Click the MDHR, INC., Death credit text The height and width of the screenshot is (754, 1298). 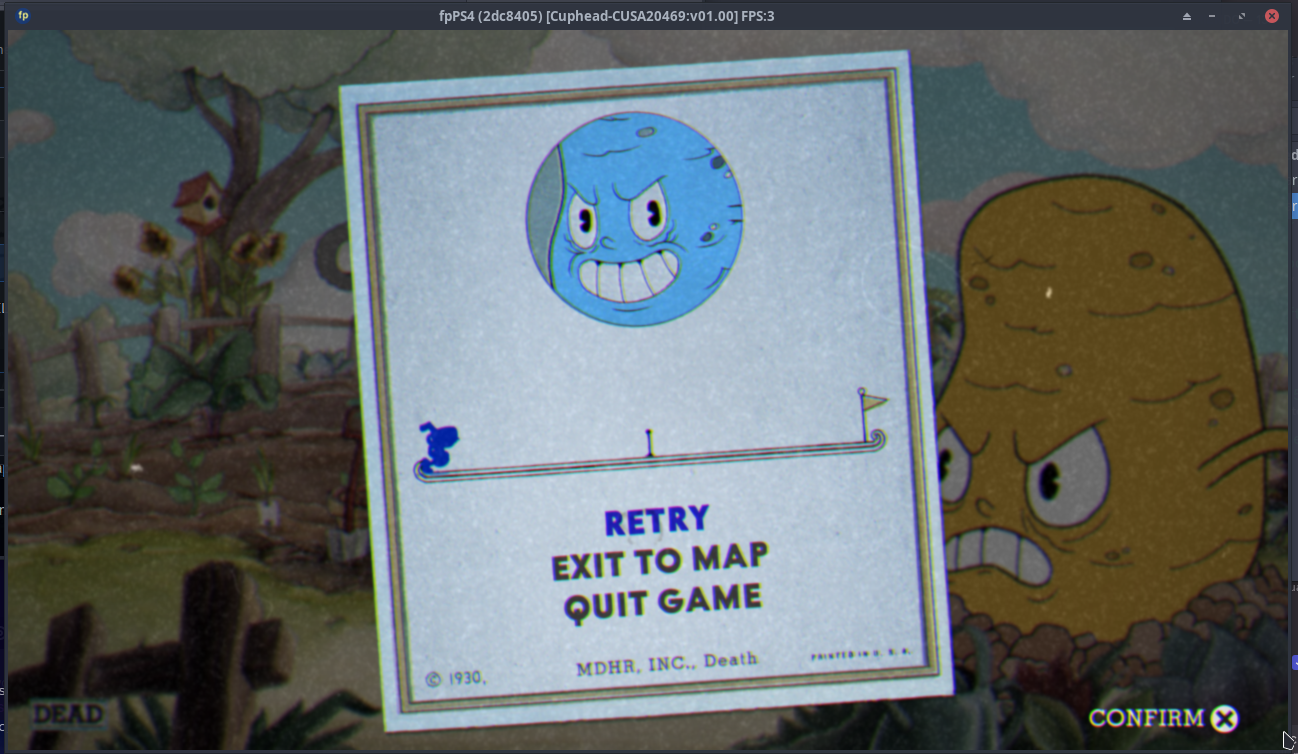point(666,661)
